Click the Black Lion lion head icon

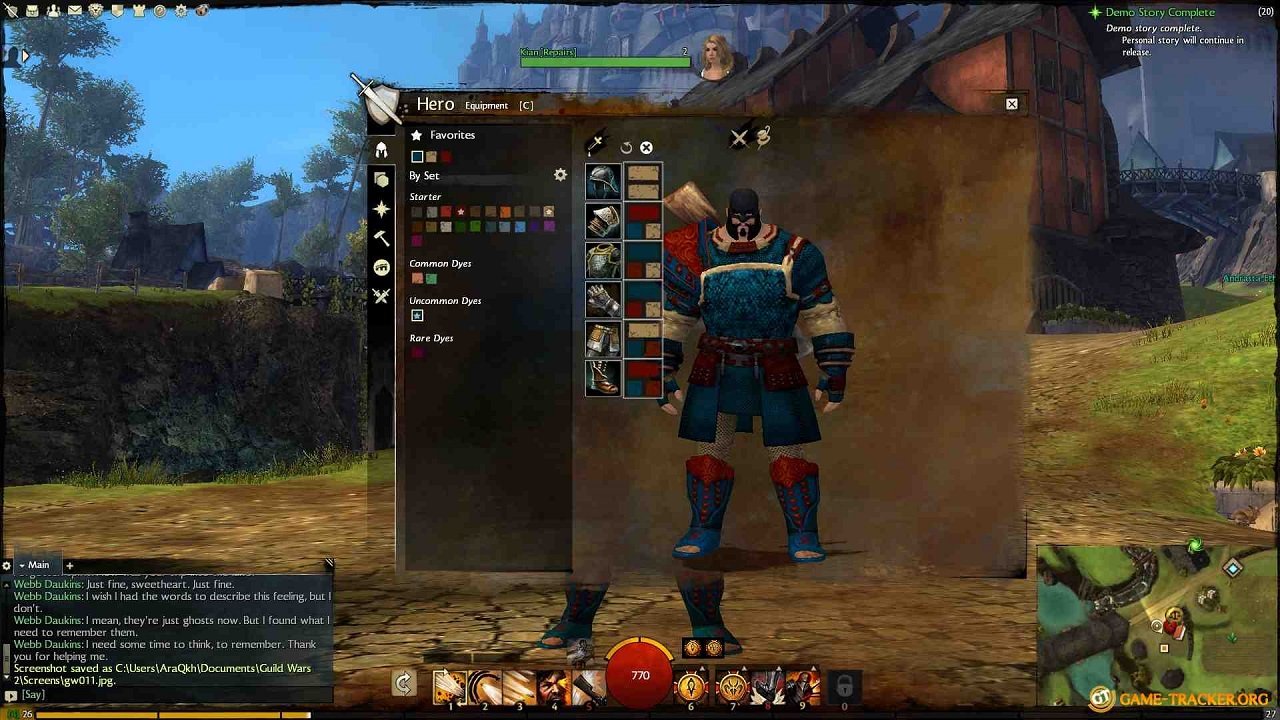point(96,10)
